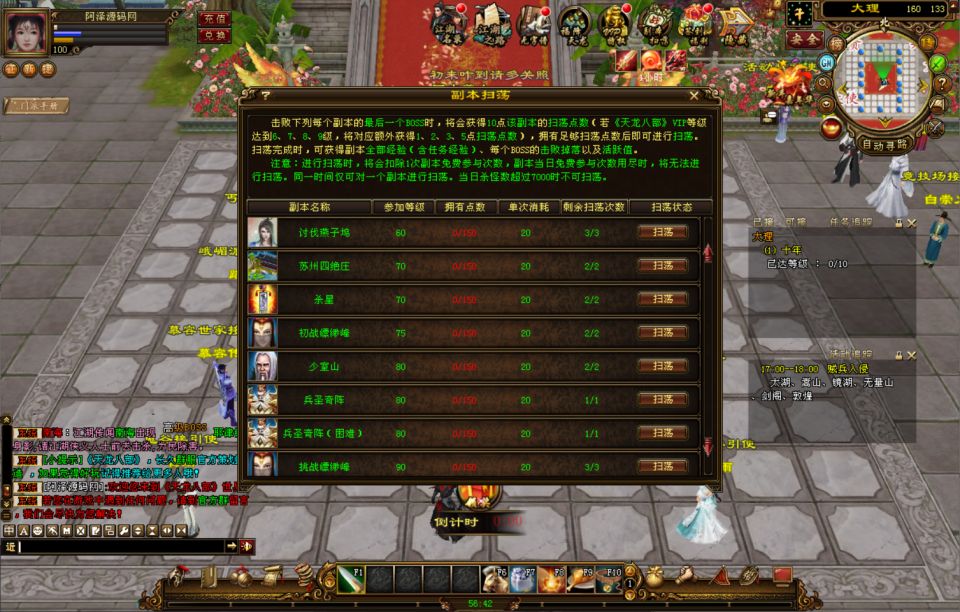Screen dimensions: 960x612
Task: Click the chat input field
Action: click(x=120, y=546)
